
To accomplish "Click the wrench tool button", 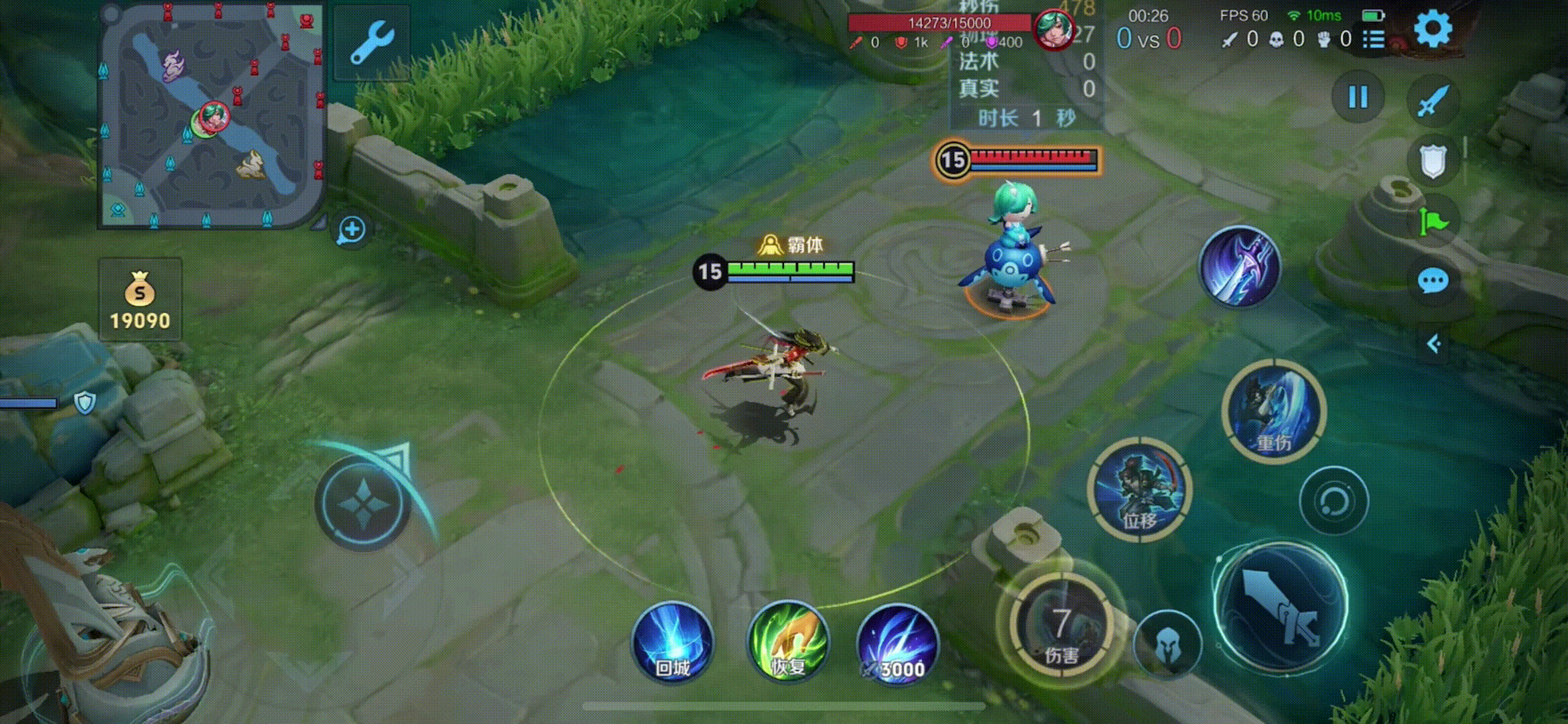I will click(371, 42).
